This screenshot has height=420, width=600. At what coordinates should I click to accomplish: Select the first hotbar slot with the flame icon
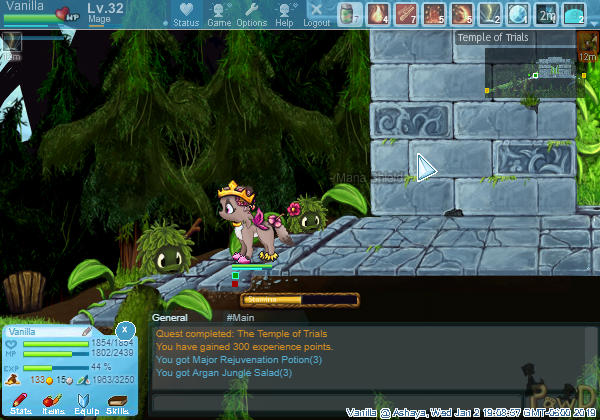378,14
